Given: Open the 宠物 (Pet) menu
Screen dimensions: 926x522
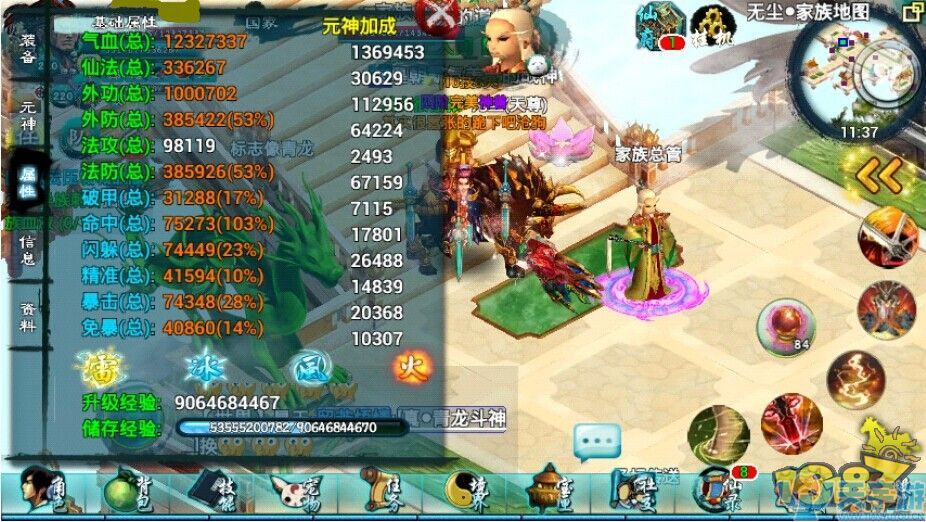Looking at the screenshot, I should 294,491.
